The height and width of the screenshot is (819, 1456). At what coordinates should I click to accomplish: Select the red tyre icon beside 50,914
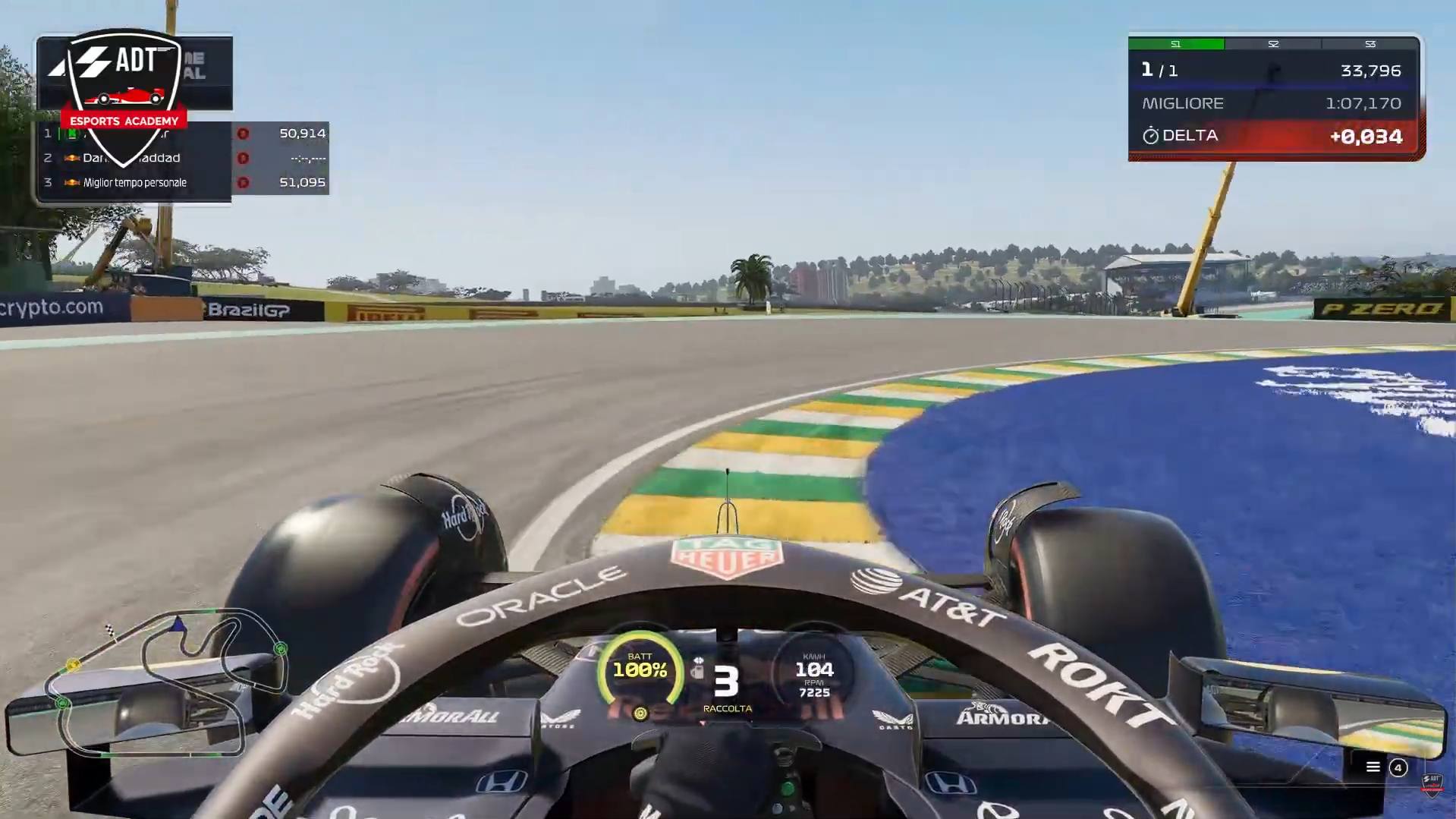[x=244, y=134]
